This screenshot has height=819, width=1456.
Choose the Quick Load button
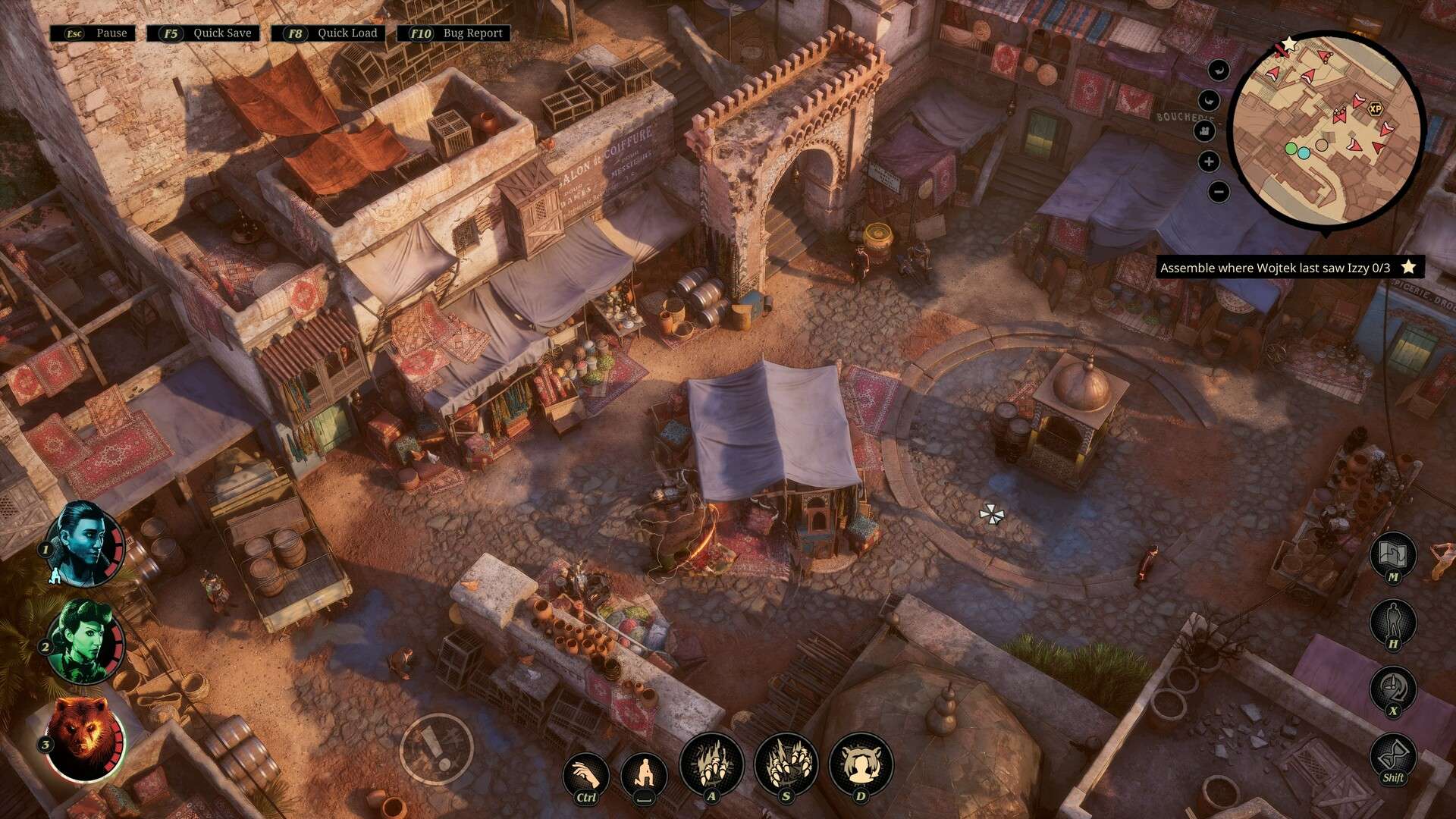pos(328,33)
